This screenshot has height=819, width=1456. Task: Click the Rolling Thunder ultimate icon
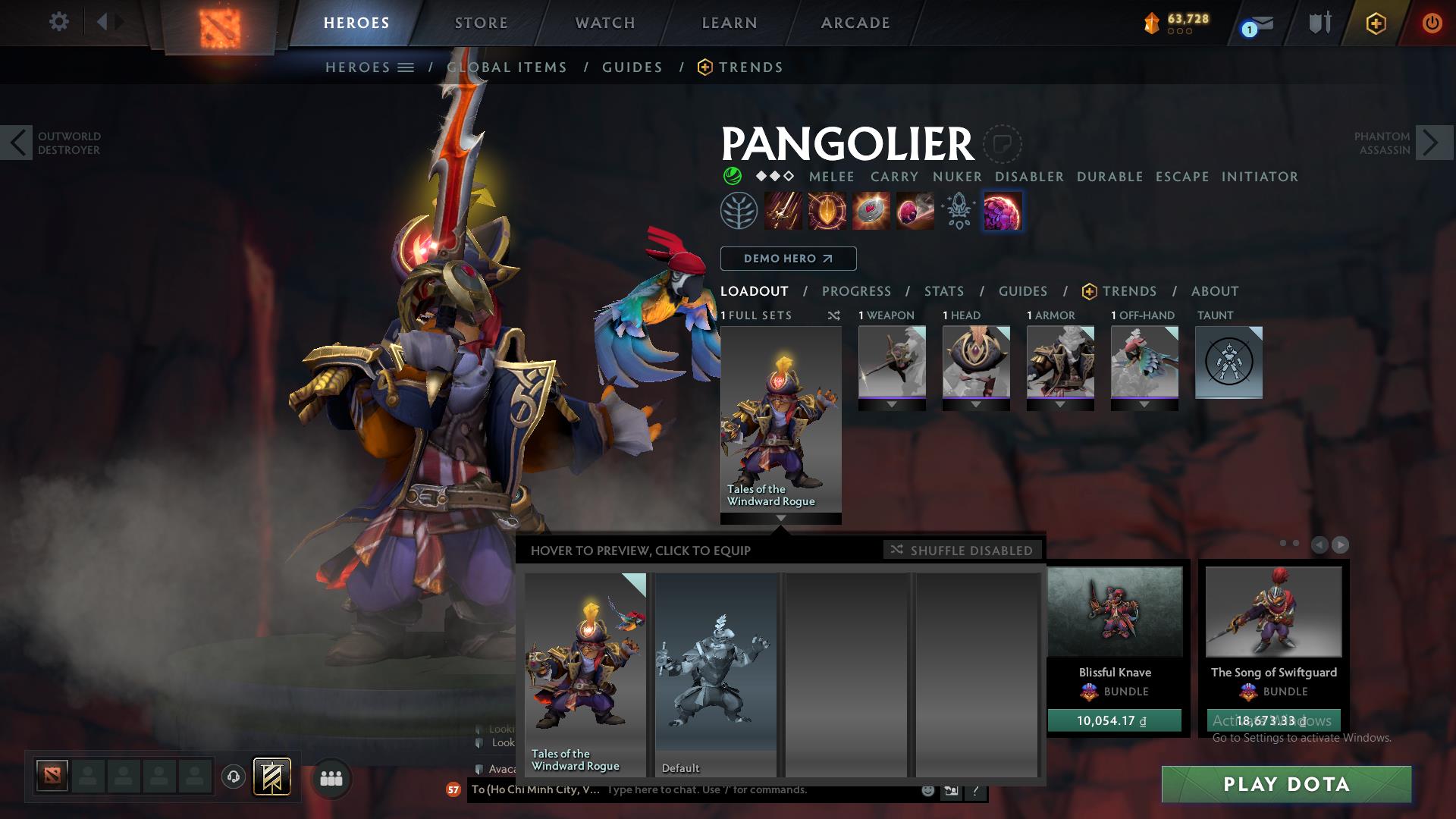coord(1003,211)
